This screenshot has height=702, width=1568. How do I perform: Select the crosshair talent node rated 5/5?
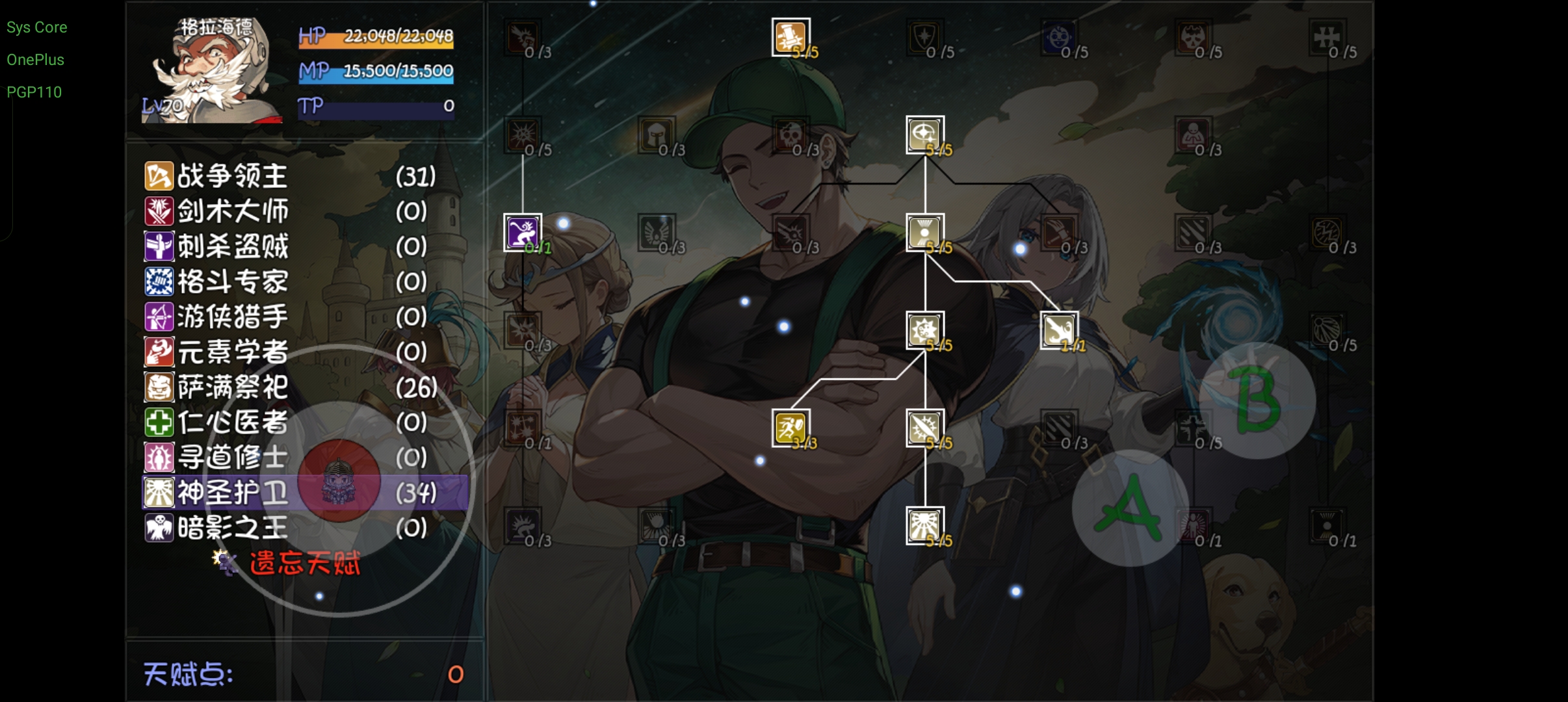click(924, 135)
